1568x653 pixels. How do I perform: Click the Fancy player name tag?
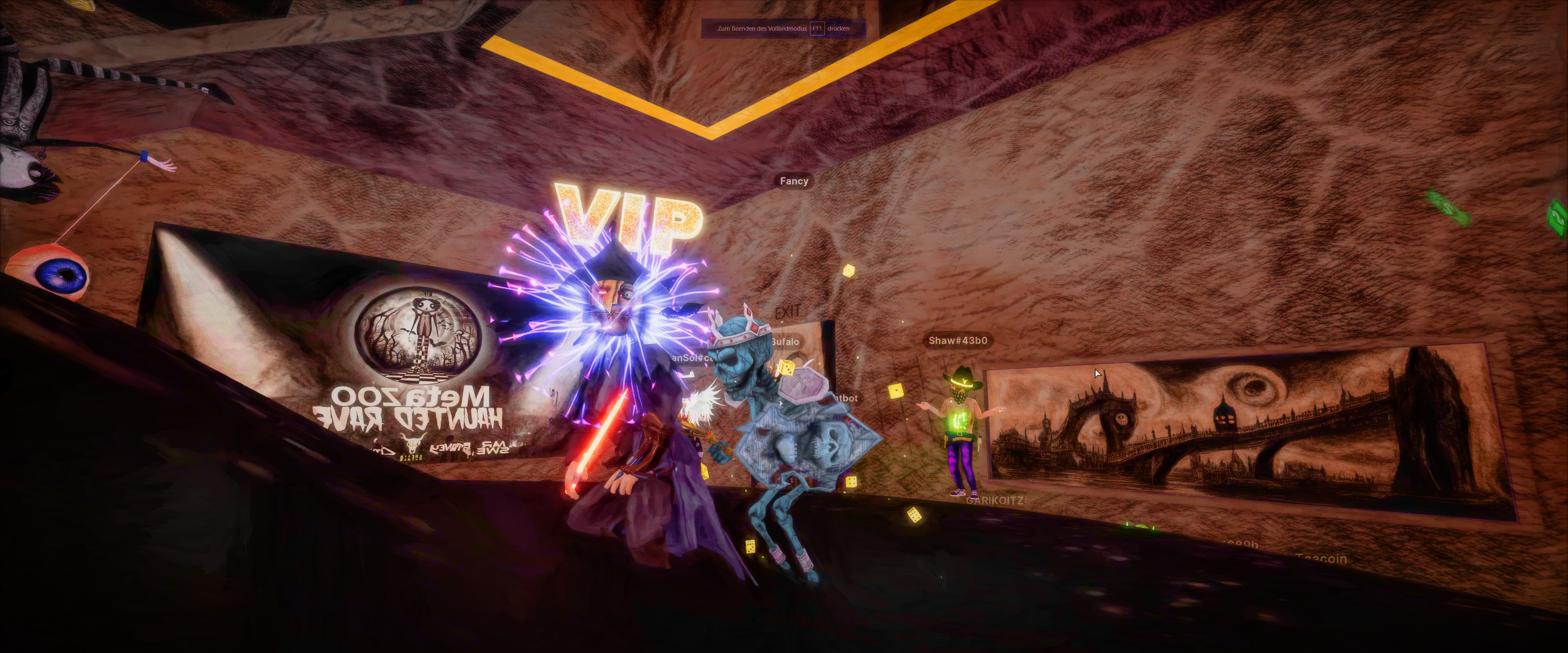point(794,181)
